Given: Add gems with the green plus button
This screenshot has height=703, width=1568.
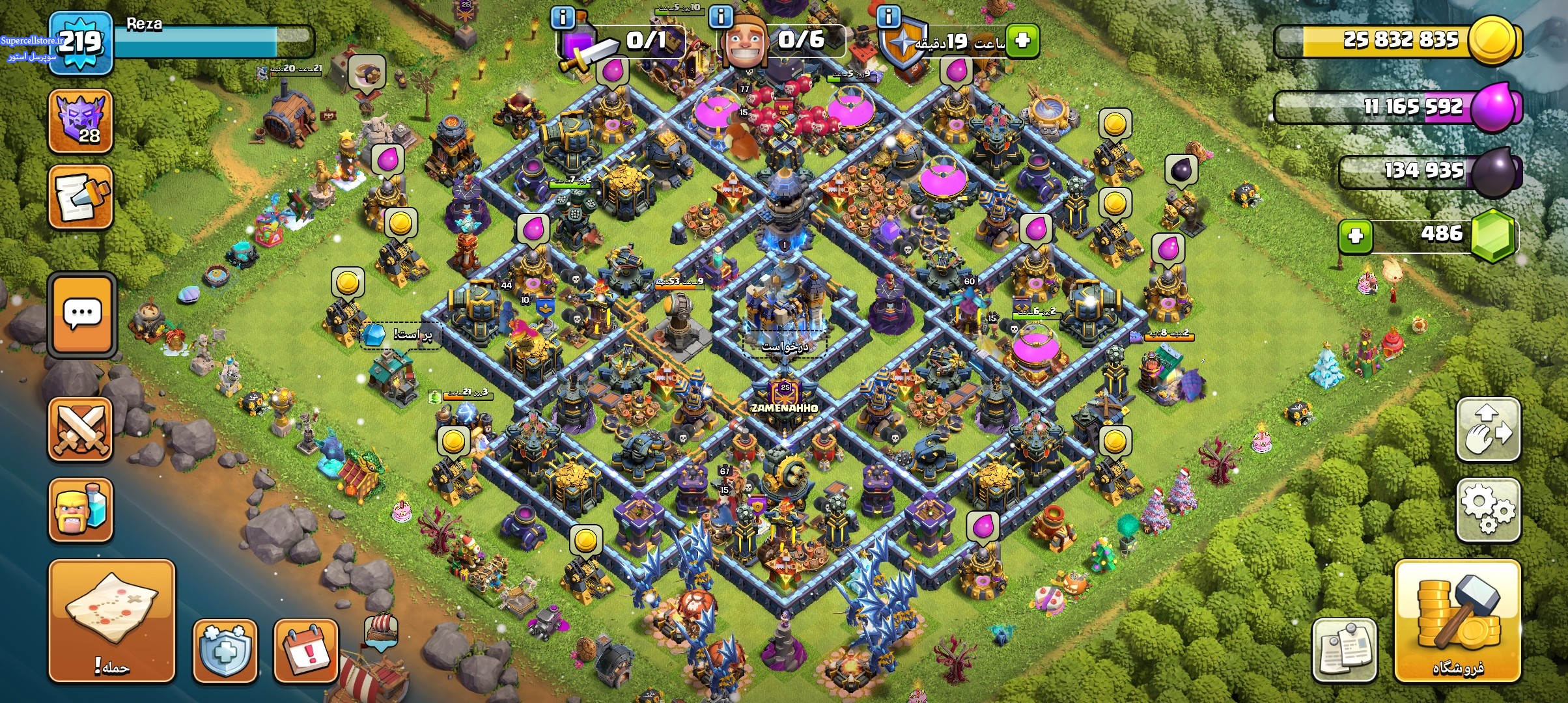Looking at the screenshot, I should (x=1355, y=235).
